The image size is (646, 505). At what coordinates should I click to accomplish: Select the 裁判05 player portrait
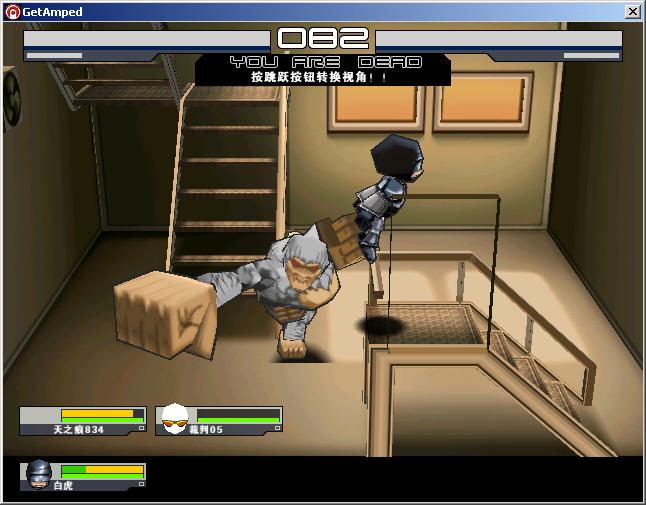tap(175, 419)
